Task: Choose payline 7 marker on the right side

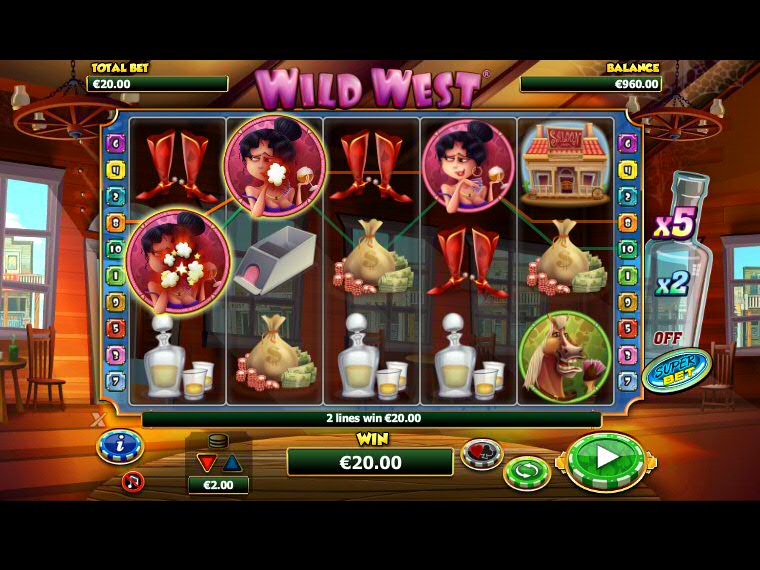Action: click(x=627, y=380)
